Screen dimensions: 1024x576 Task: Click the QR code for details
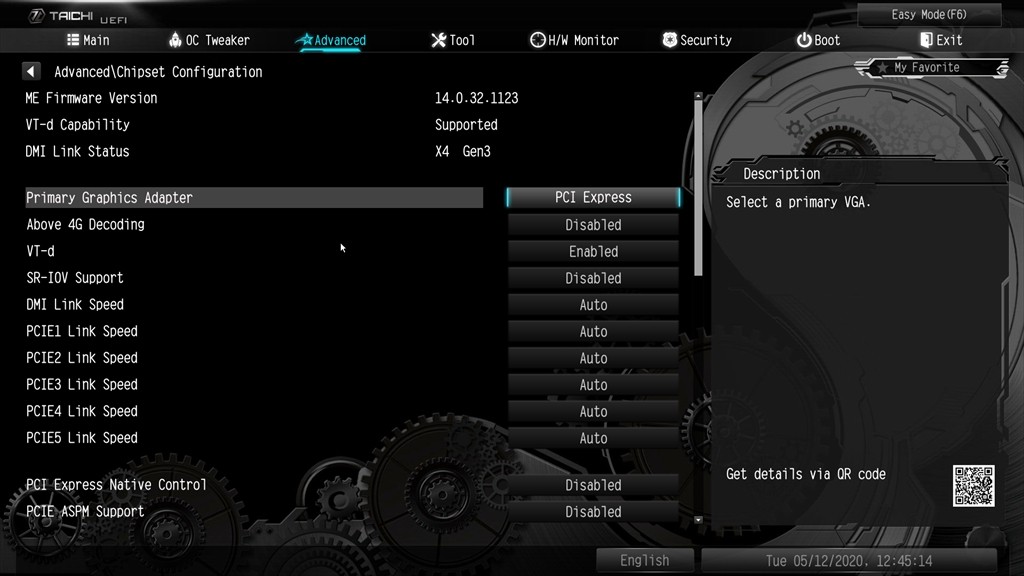973,485
